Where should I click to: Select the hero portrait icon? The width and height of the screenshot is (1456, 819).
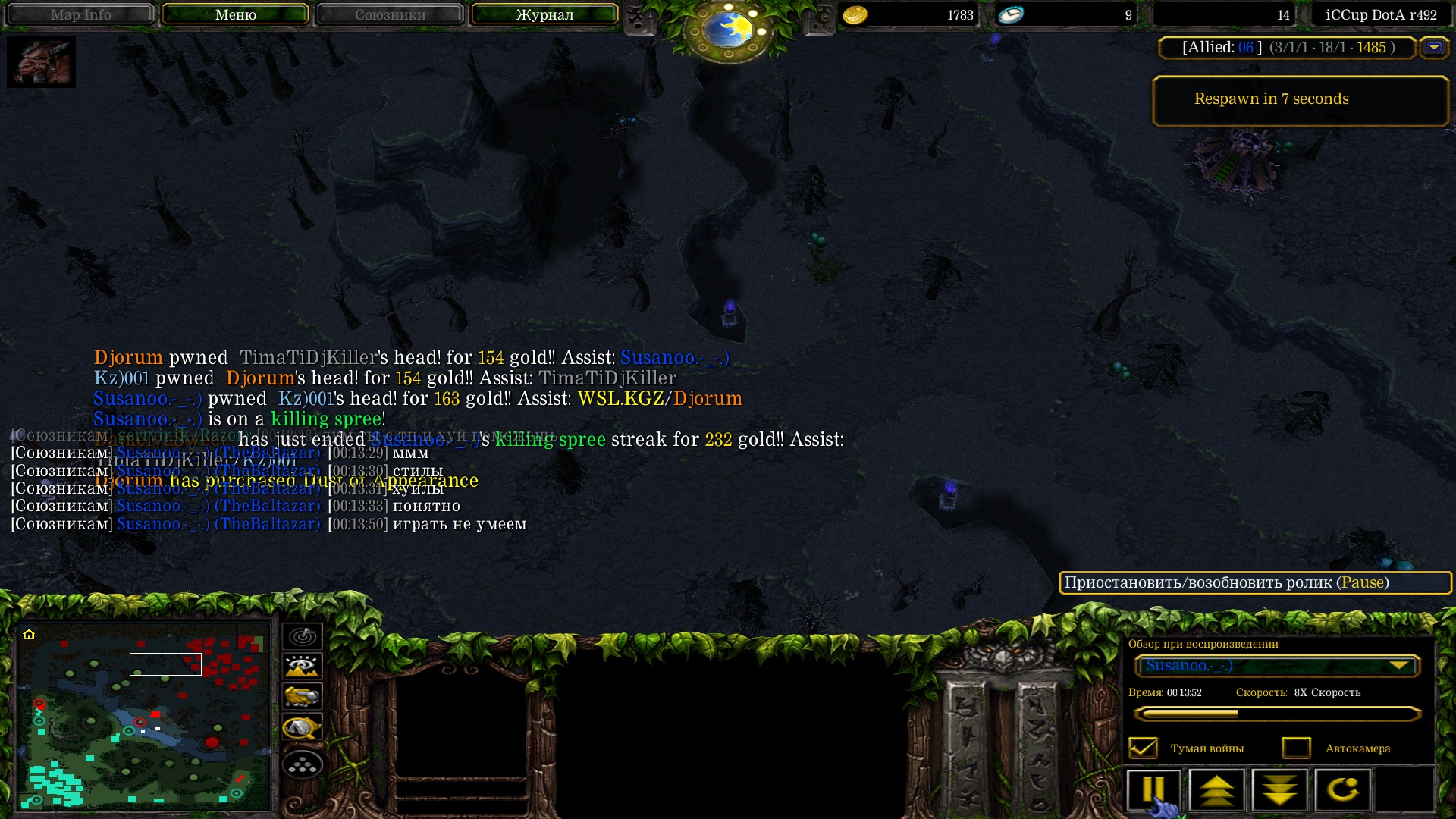tap(41, 61)
